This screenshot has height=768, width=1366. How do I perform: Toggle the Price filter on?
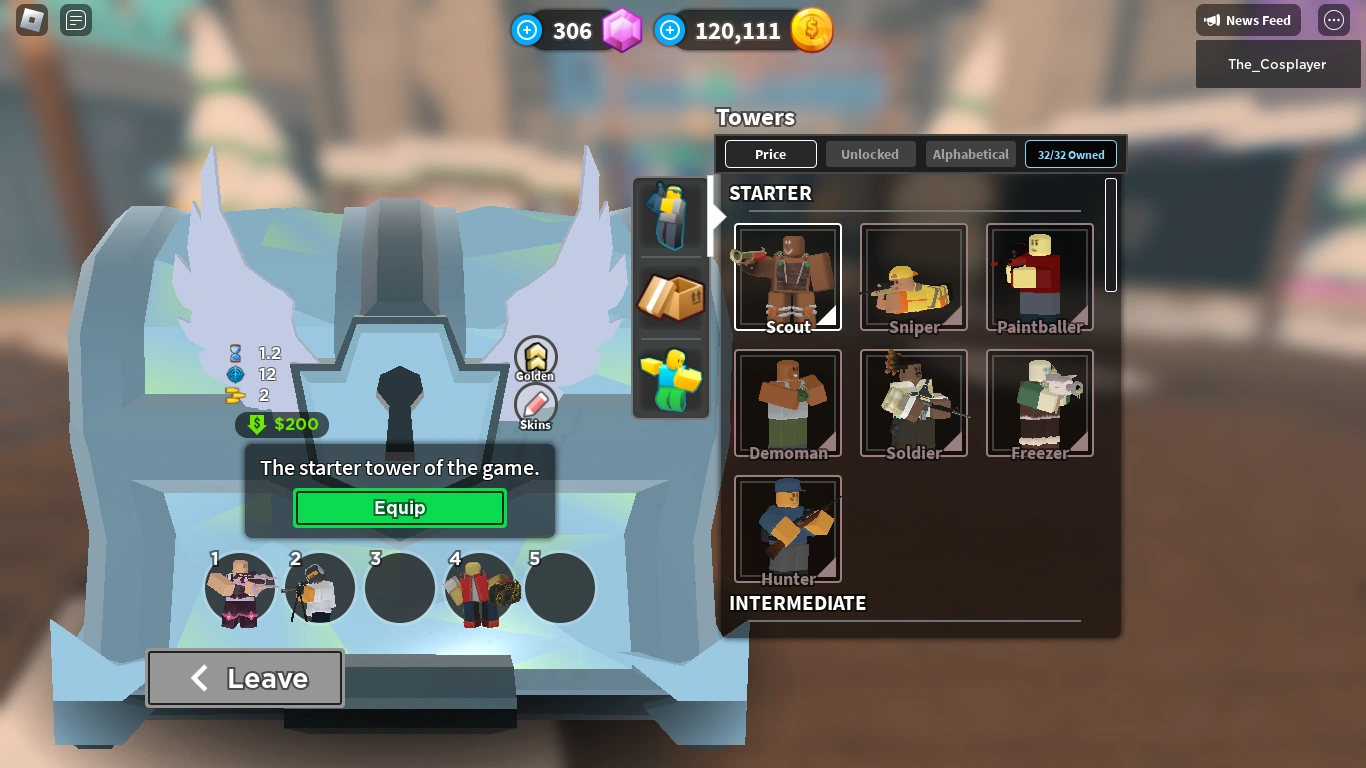click(x=770, y=154)
